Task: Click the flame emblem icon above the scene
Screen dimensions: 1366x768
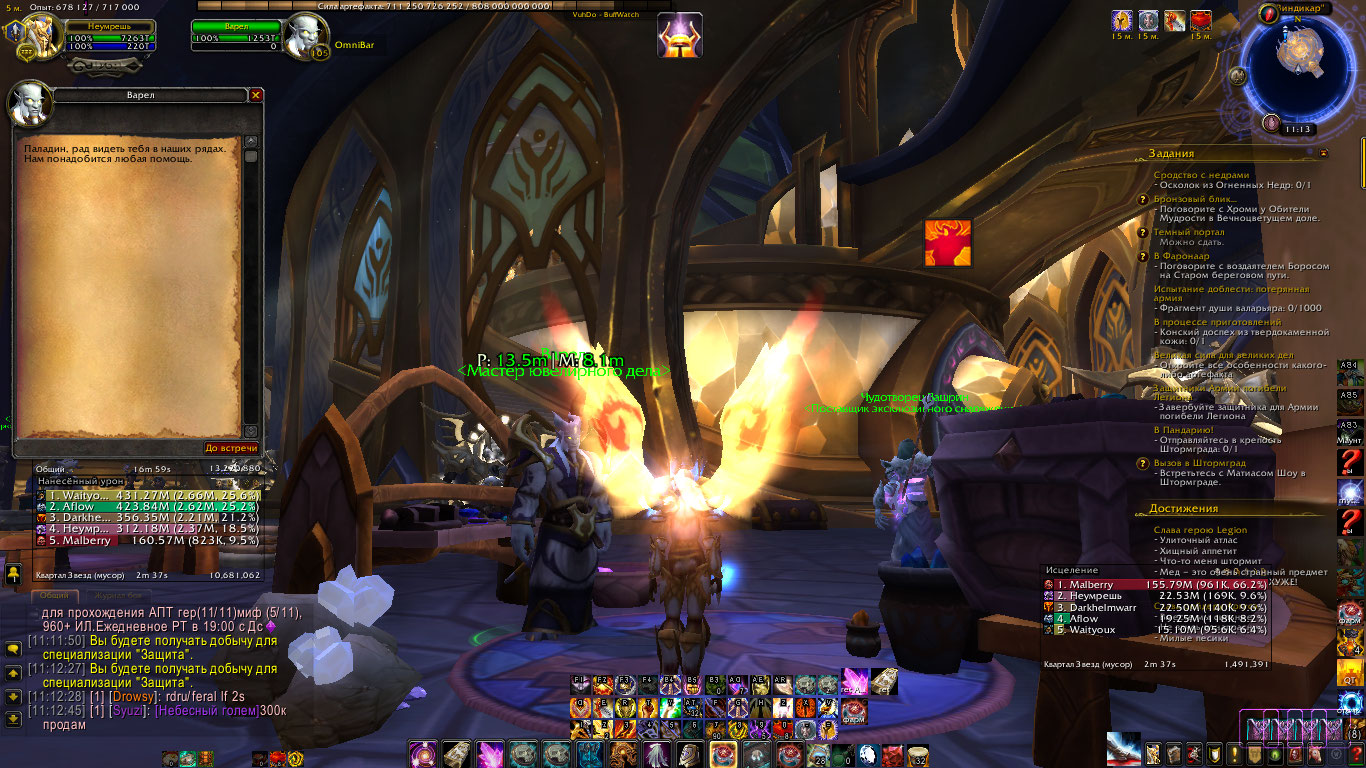Action: 947,243
